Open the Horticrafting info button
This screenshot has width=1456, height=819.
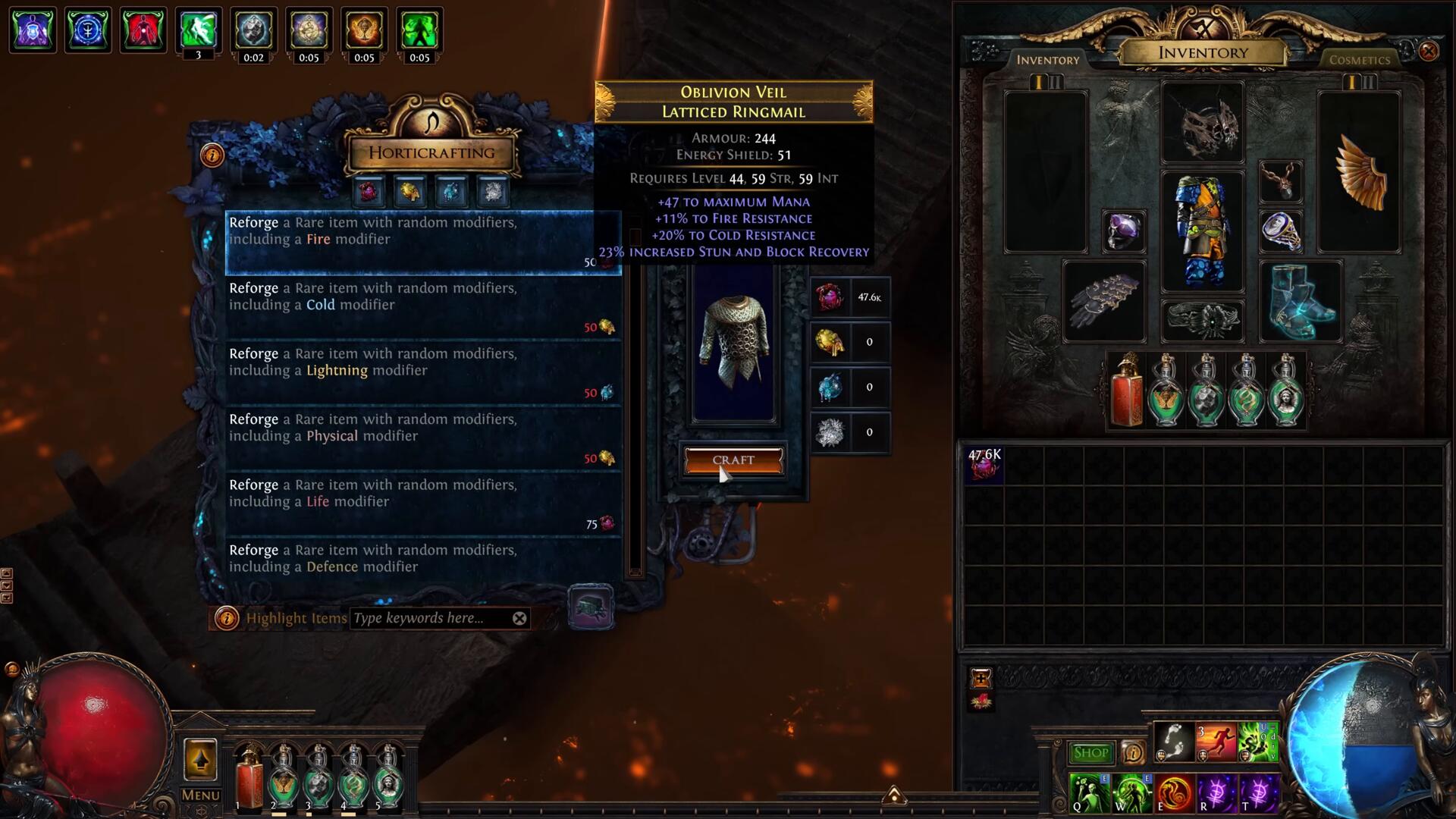click(212, 155)
